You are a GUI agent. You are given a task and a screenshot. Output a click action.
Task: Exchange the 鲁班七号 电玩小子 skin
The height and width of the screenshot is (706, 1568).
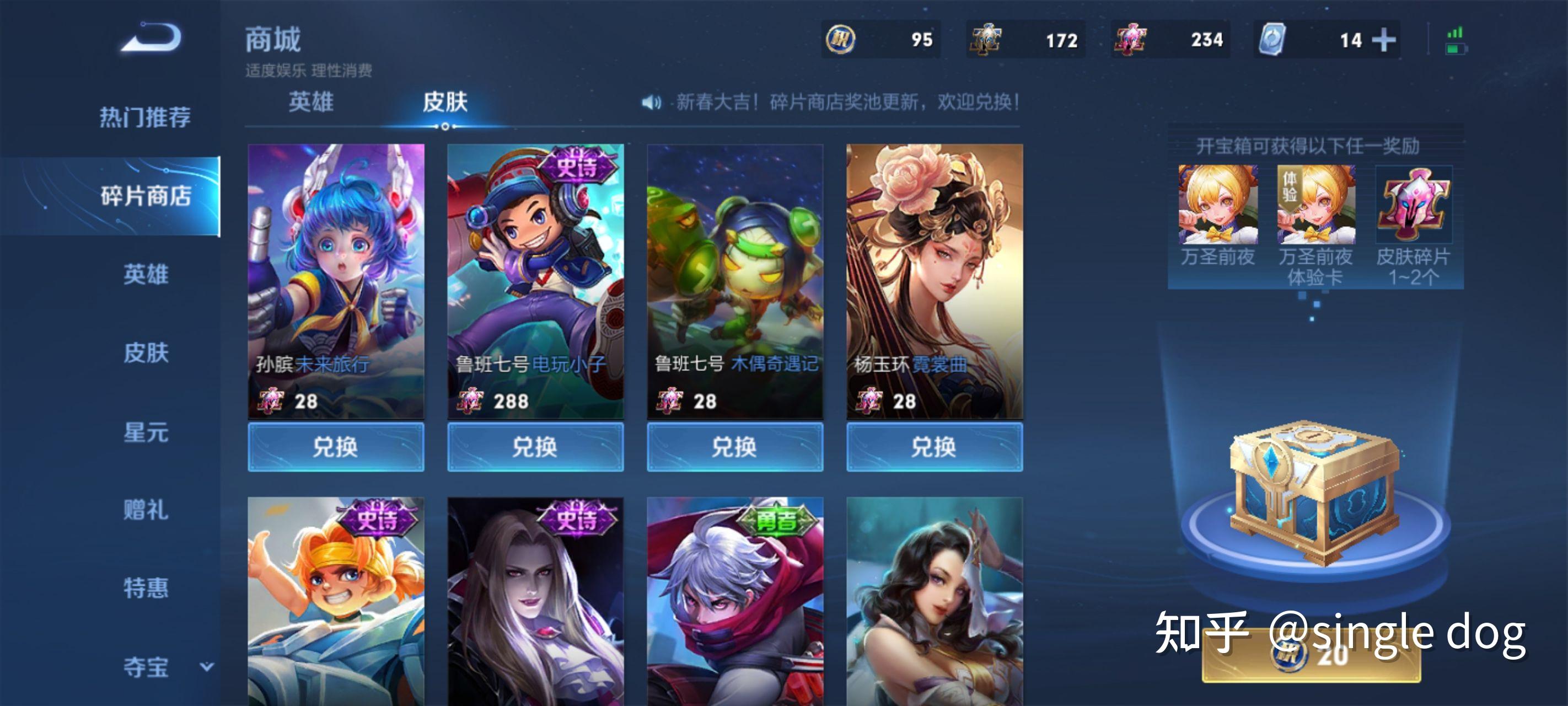[535, 447]
